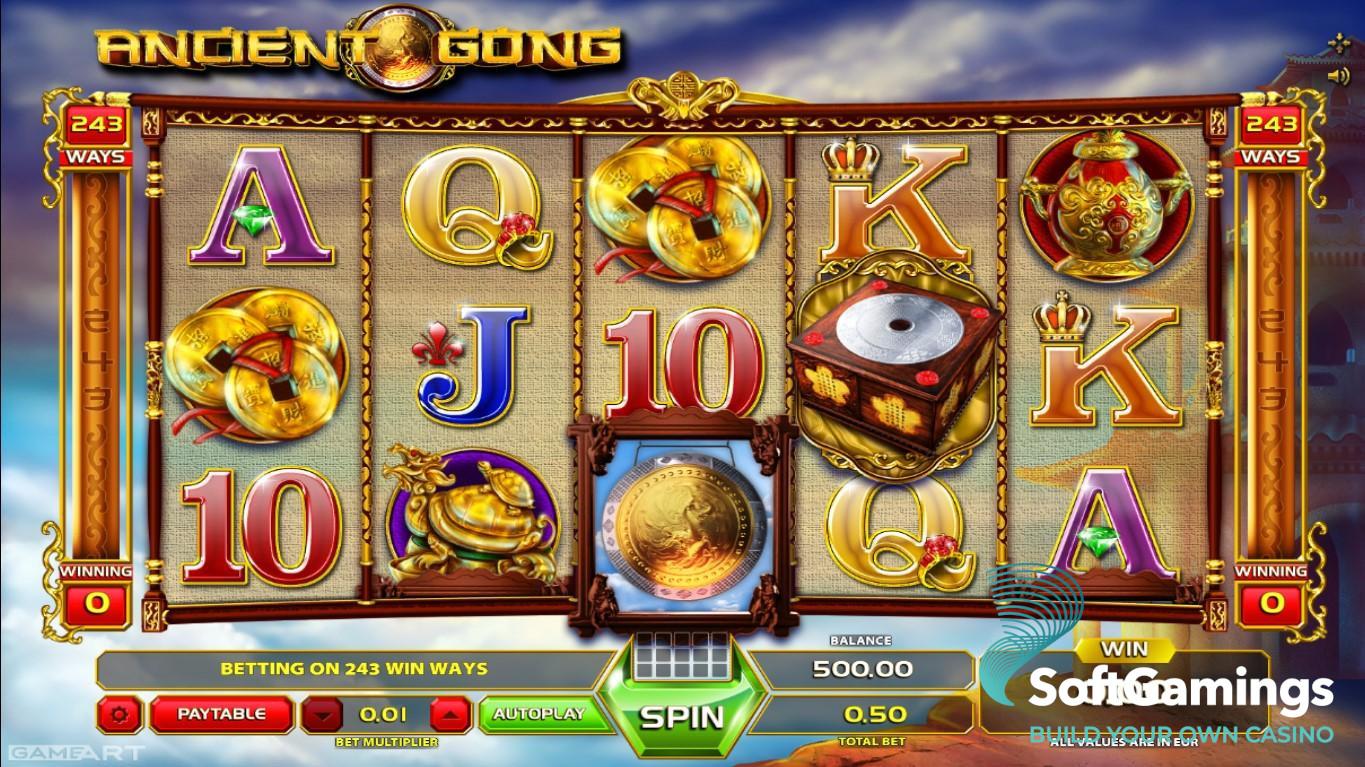This screenshot has width=1365, height=767.
Task: Open settings with the red gear button
Action: tap(121, 714)
